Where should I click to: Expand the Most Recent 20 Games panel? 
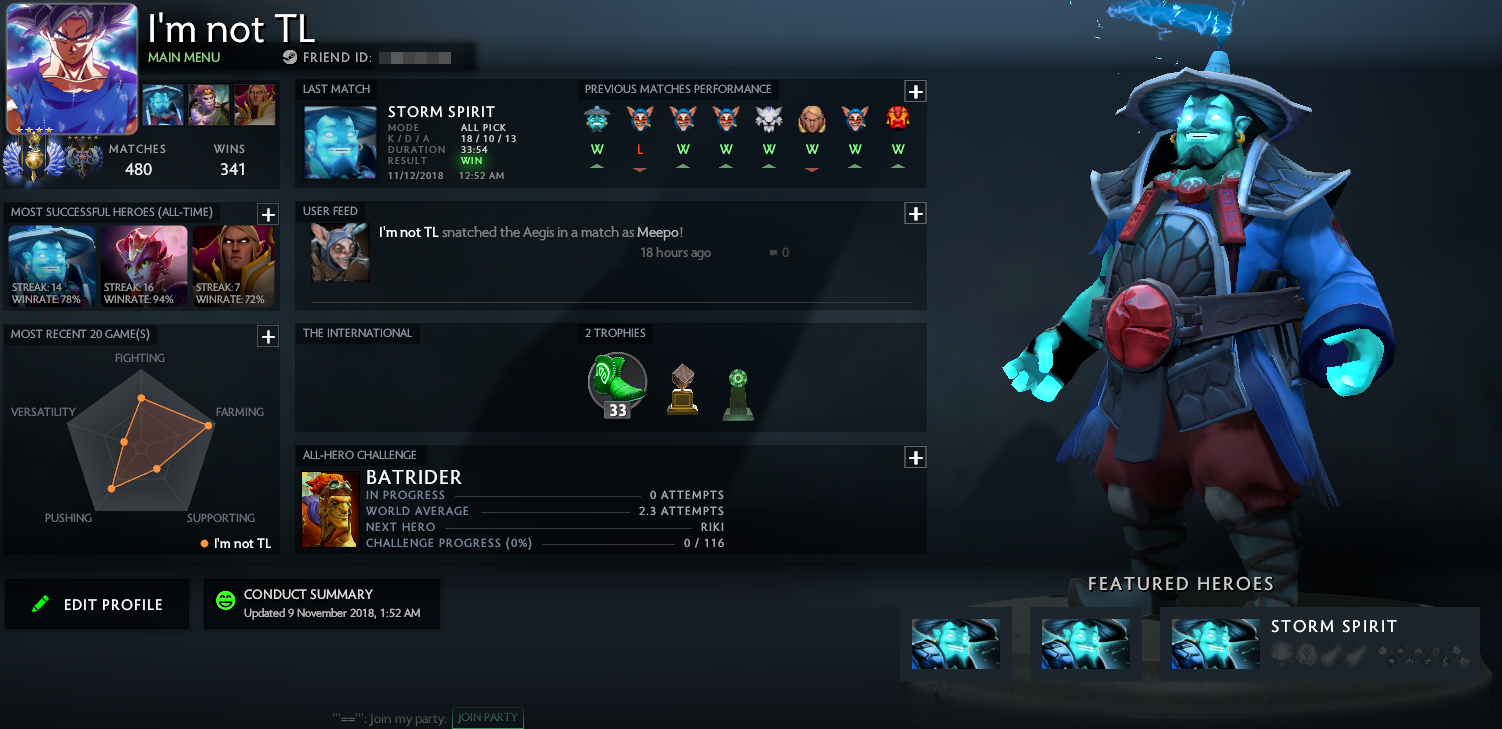(x=268, y=337)
